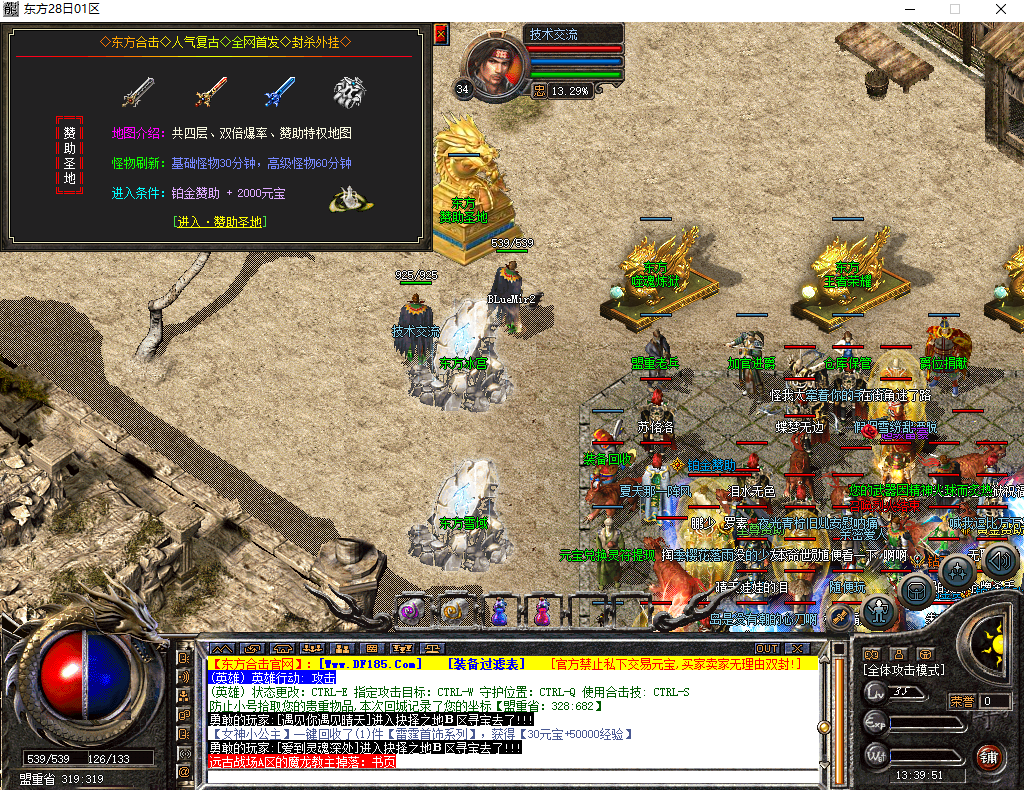Click the OUT button above chat

pos(767,649)
